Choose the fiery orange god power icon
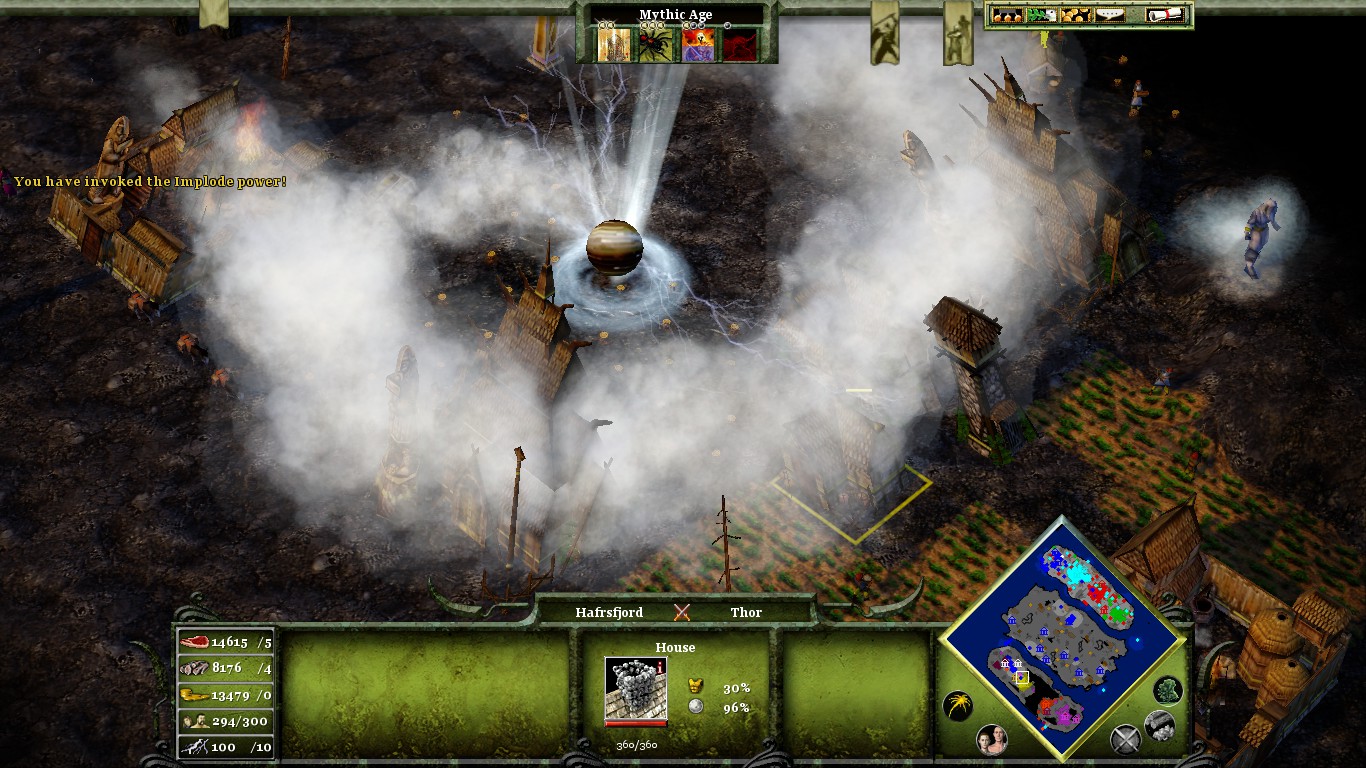Viewport: 1366px width, 768px height. tap(697, 45)
